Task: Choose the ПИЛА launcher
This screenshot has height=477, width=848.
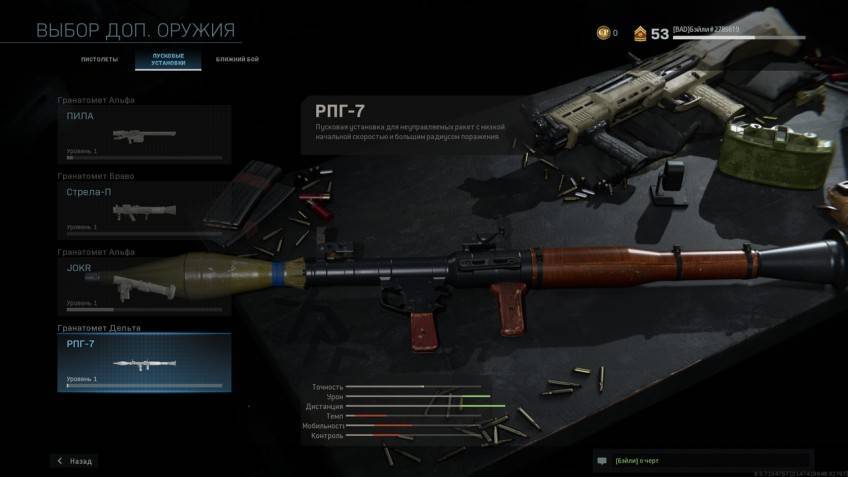Action: [x=144, y=134]
